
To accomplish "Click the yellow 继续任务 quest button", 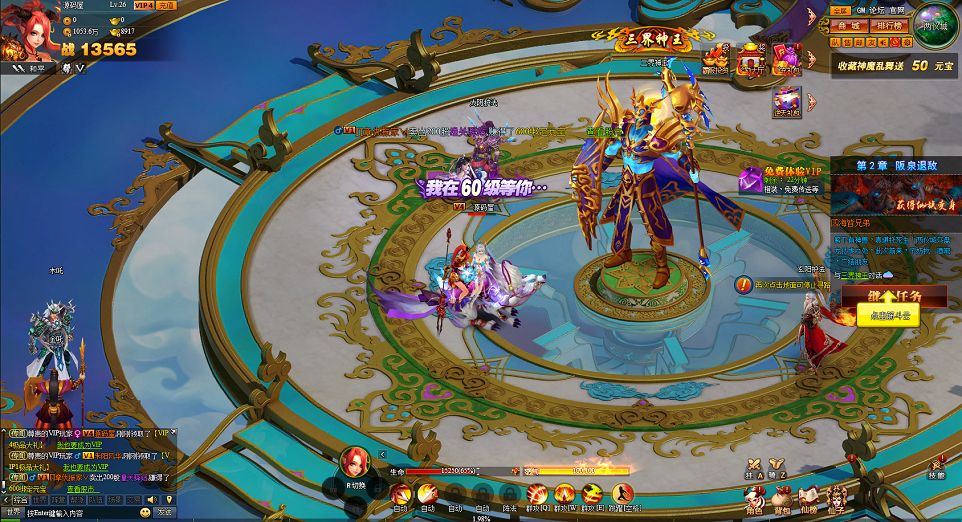I will [880, 305].
